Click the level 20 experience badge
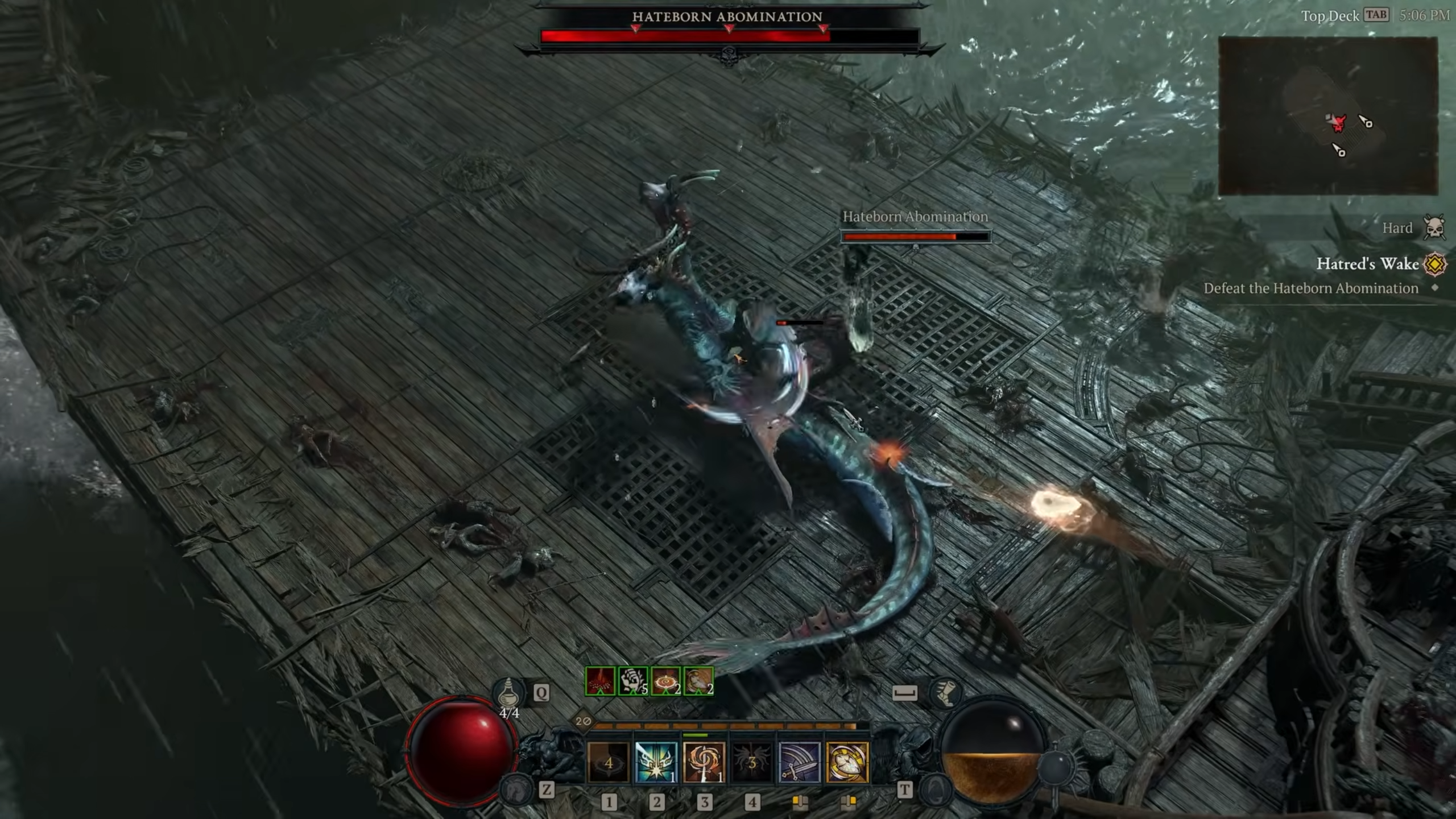The image size is (1456, 819). [x=583, y=721]
